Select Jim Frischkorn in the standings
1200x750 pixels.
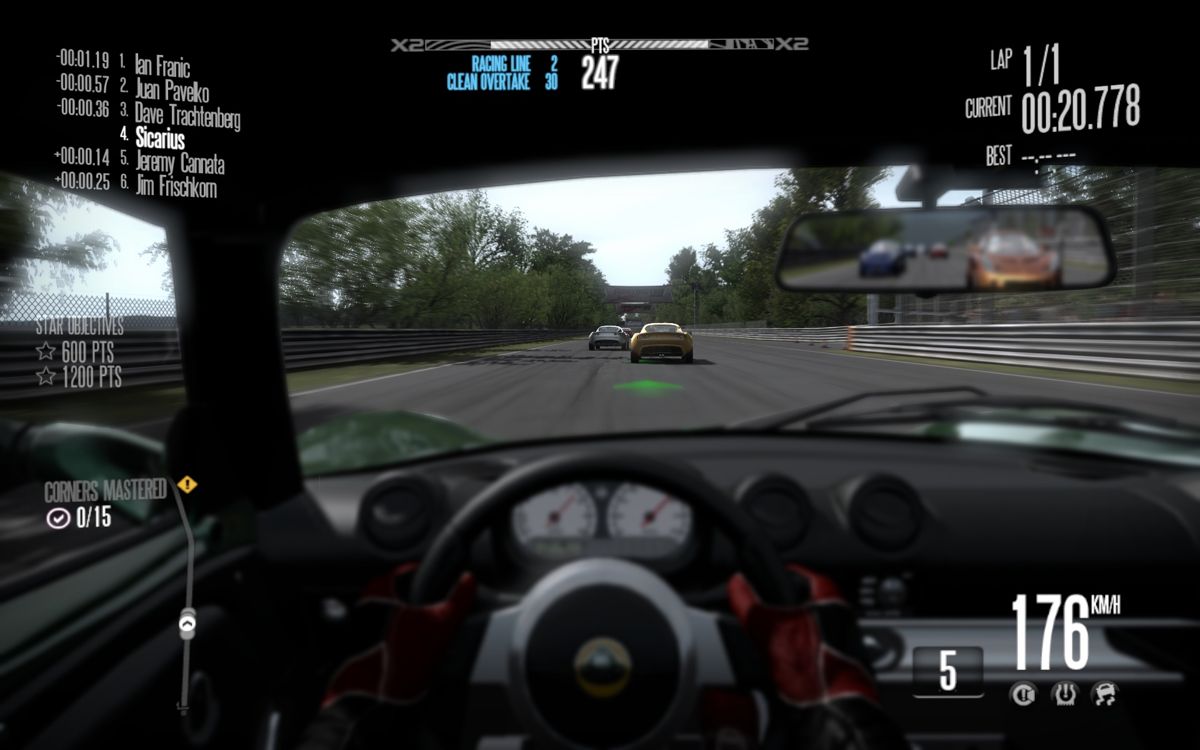pos(175,185)
